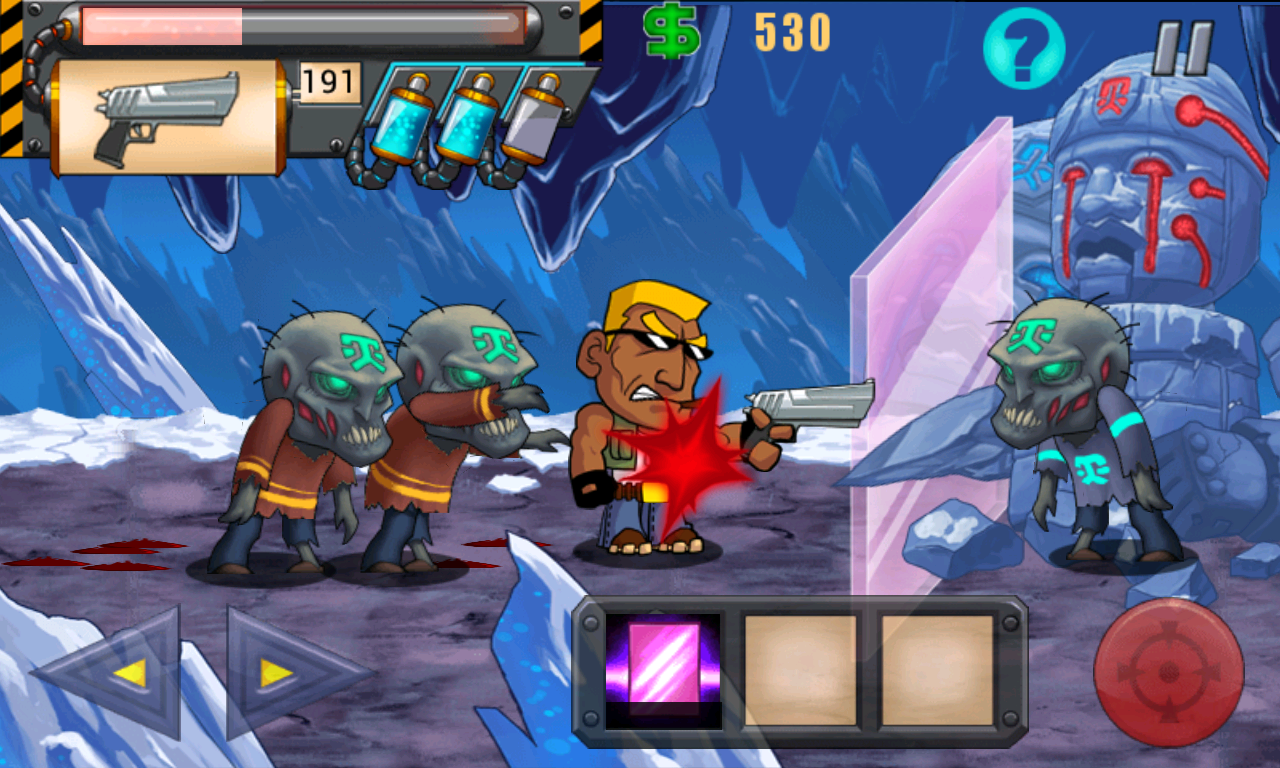Tap the red crosshair fire button
Image resolution: width=1280 pixels, height=768 pixels.
pos(1168,672)
